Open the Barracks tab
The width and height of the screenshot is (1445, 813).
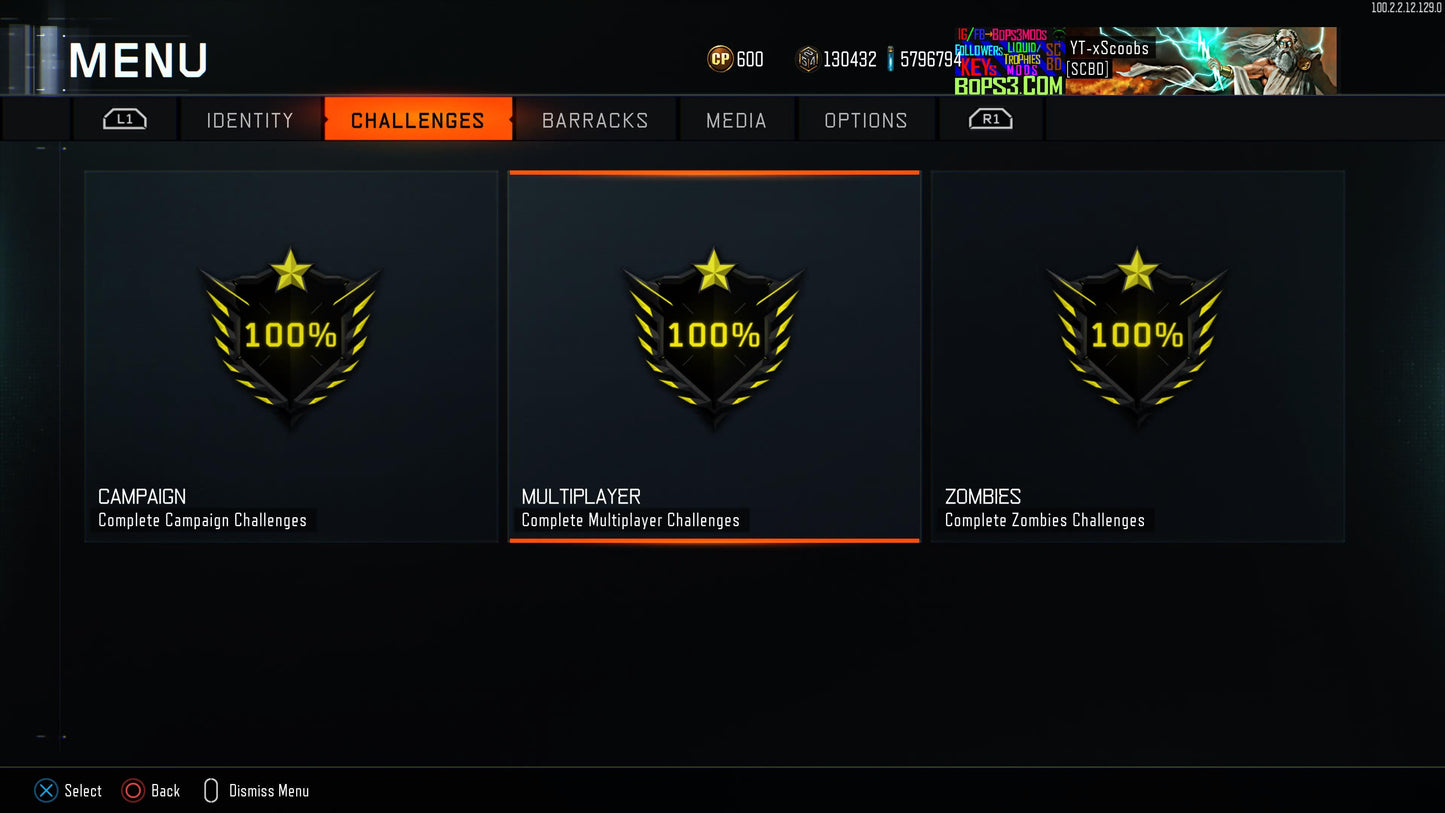pyautogui.click(x=595, y=120)
